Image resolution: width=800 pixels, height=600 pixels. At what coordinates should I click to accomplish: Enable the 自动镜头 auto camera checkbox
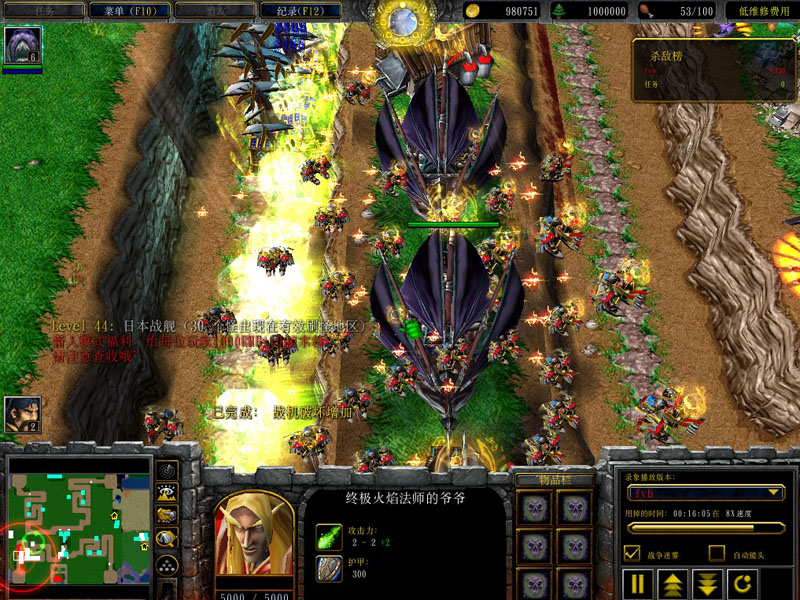point(716,553)
